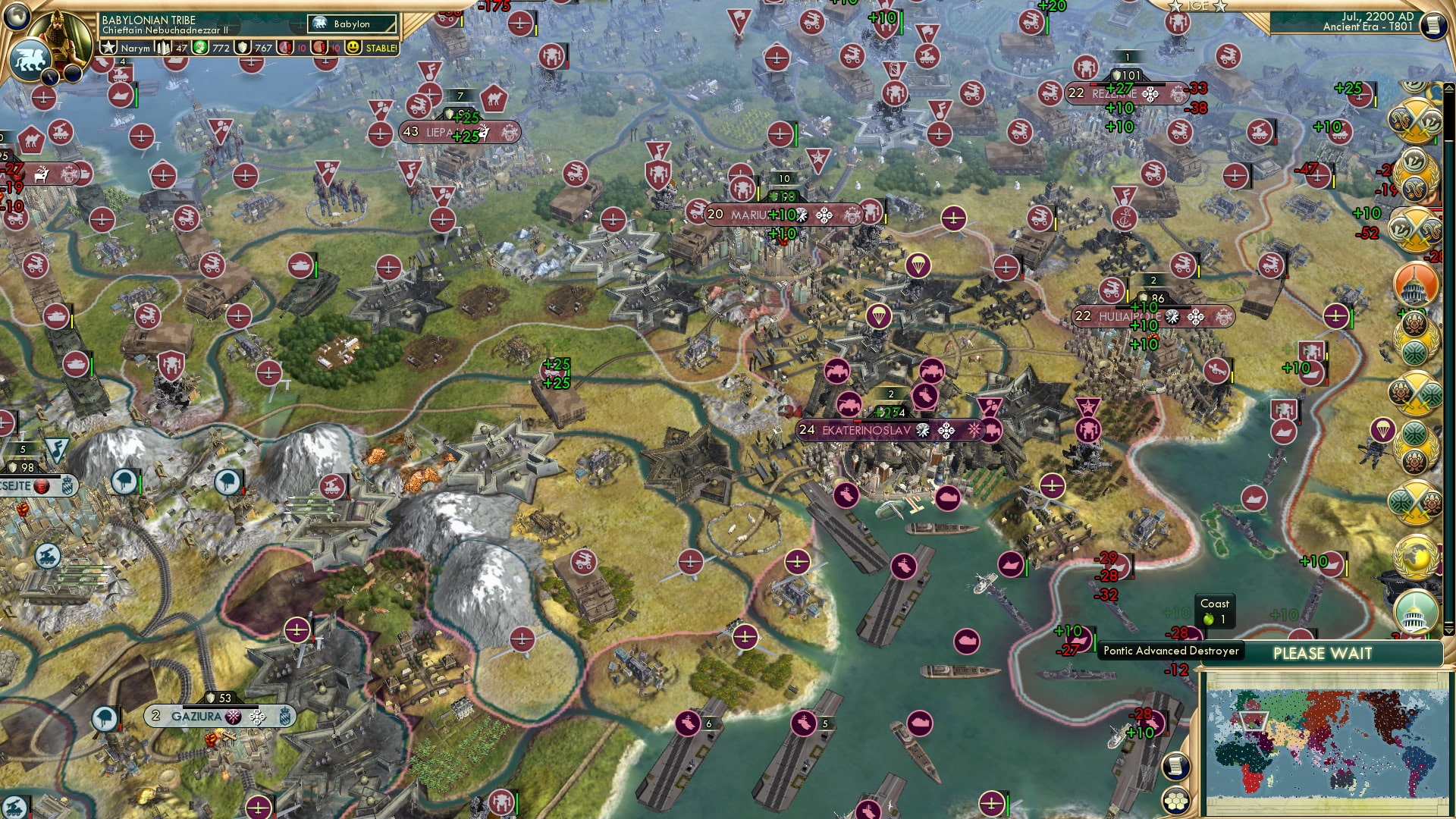Click the smiley face next to STABLE!
Screen dimensions: 1456x819
click(x=353, y=48)
